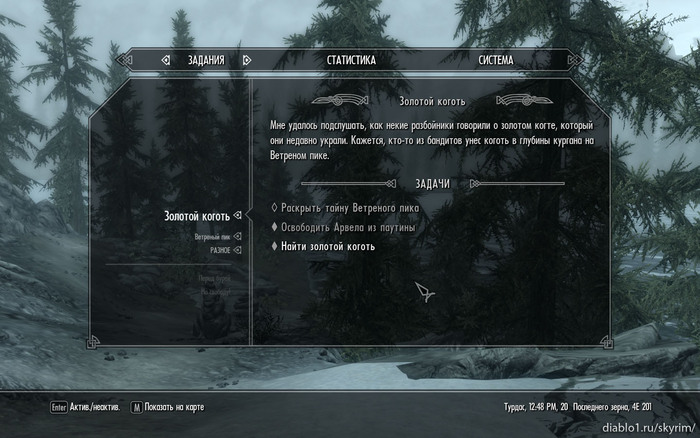Open the СИСТЕМА tab
Image resolution: width=700 pixels, height=438 pixels.
pos(495,60)
